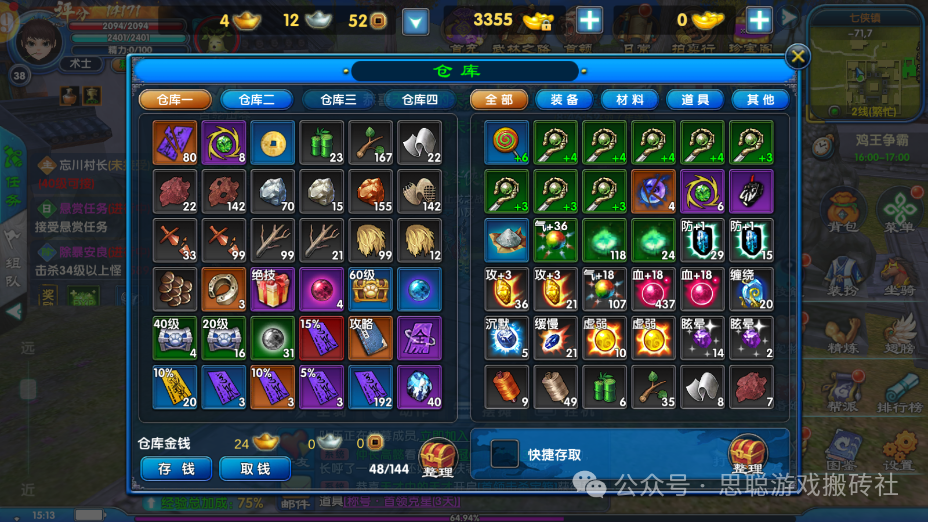
Task: Choose the rainbow lollipop +6 item
Action: (x=506, y=142)
